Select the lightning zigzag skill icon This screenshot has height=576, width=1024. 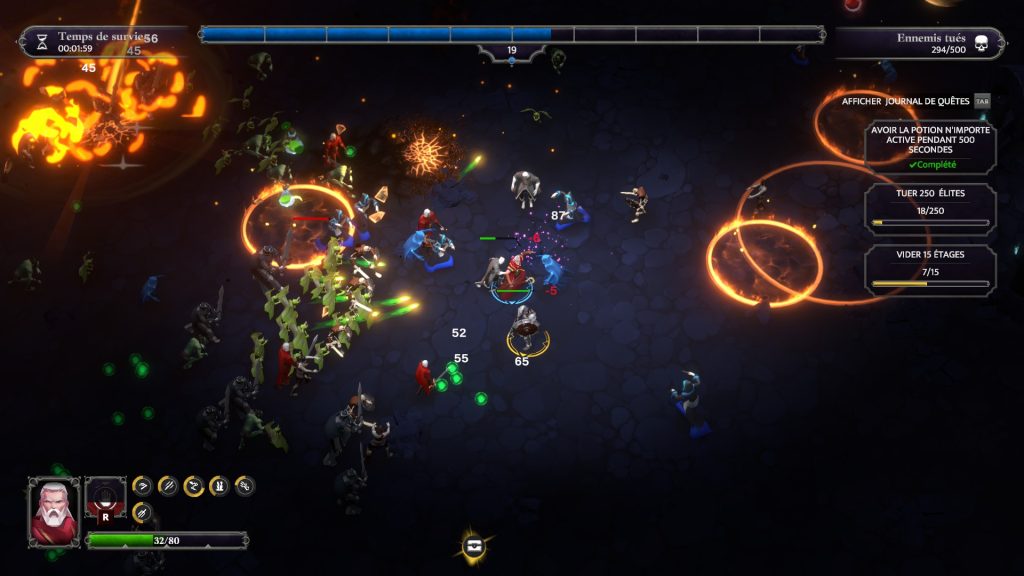click(194, 486)
